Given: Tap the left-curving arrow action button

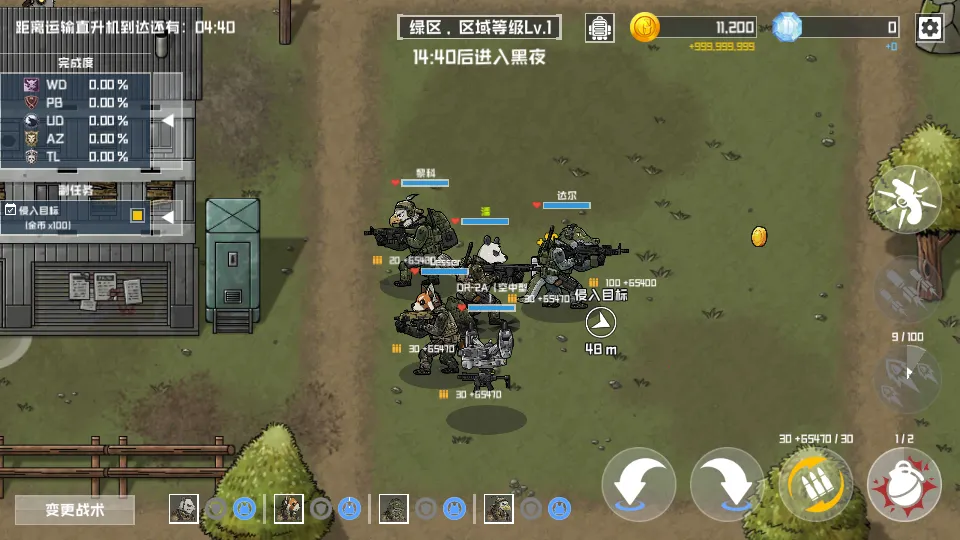Looking at the screenshot, I should click(639, 485).
